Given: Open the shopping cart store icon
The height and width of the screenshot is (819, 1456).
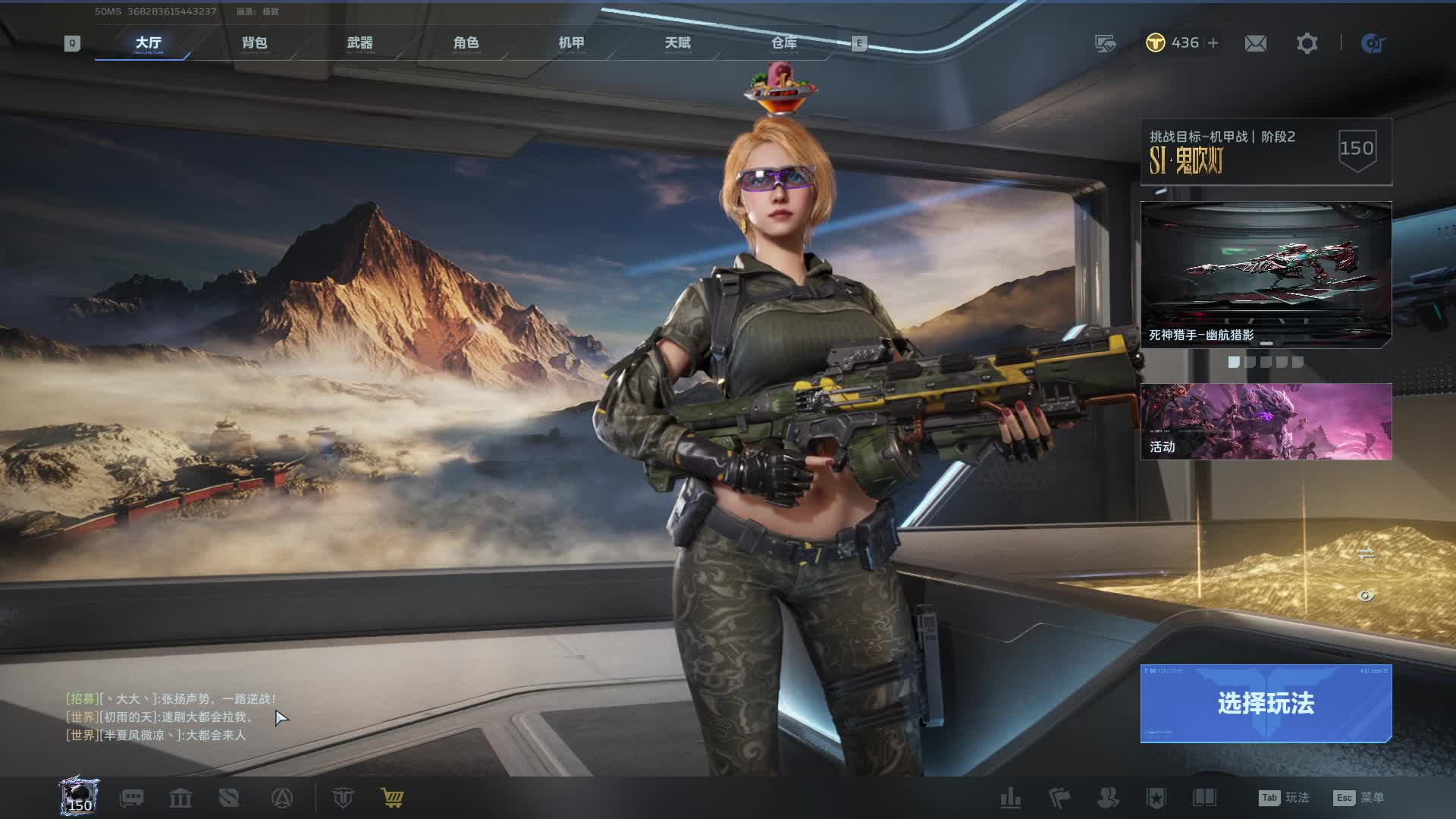Looking at the screenshot, I should 392,798.
